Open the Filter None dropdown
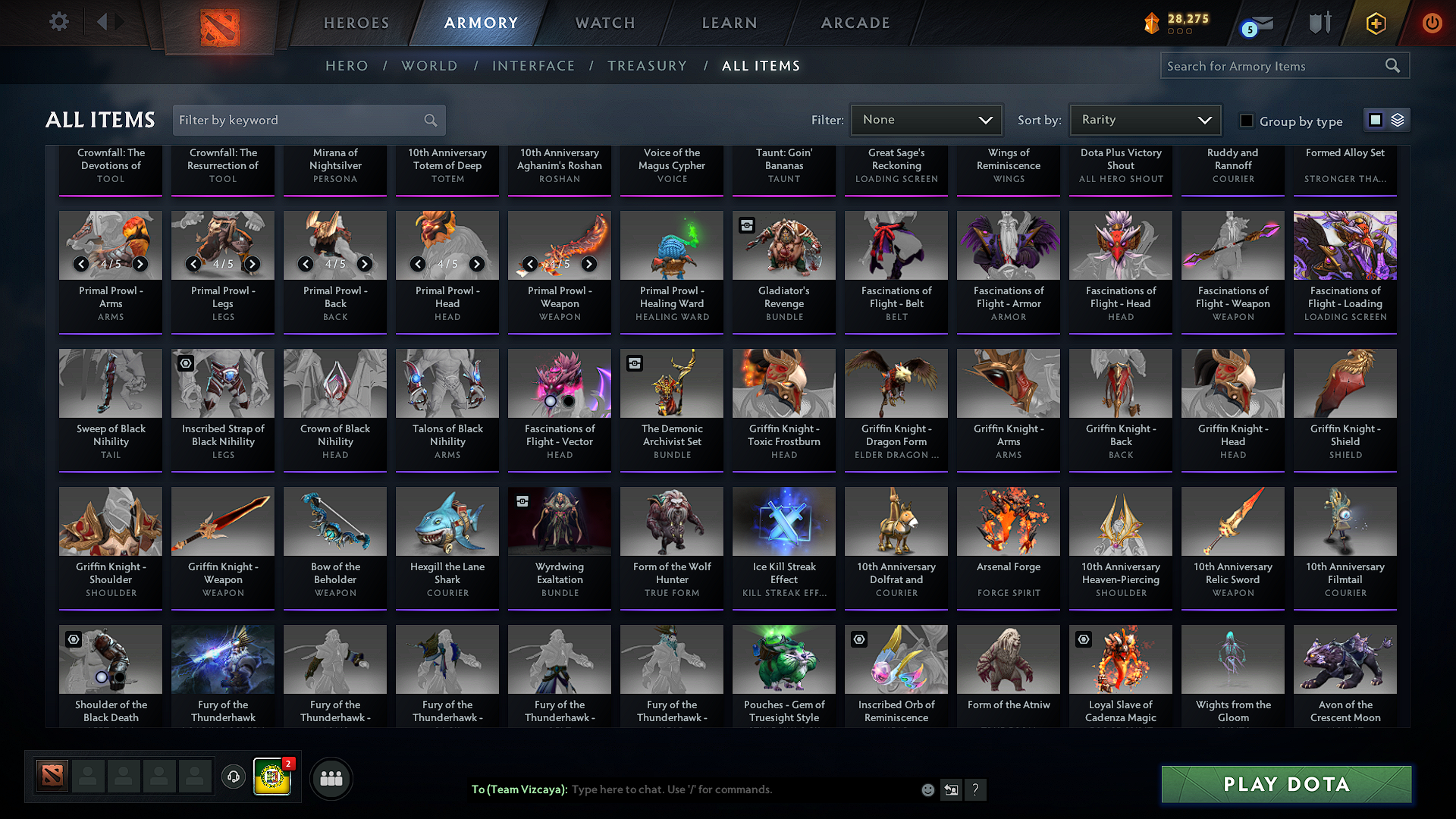1456x819 pixels. tap(926, 119)
